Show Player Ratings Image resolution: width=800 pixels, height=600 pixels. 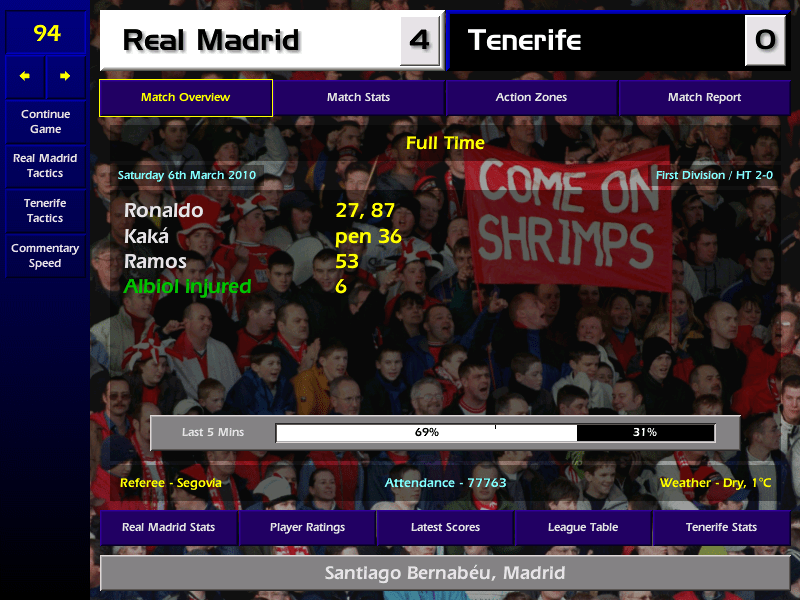pos(307,527)
